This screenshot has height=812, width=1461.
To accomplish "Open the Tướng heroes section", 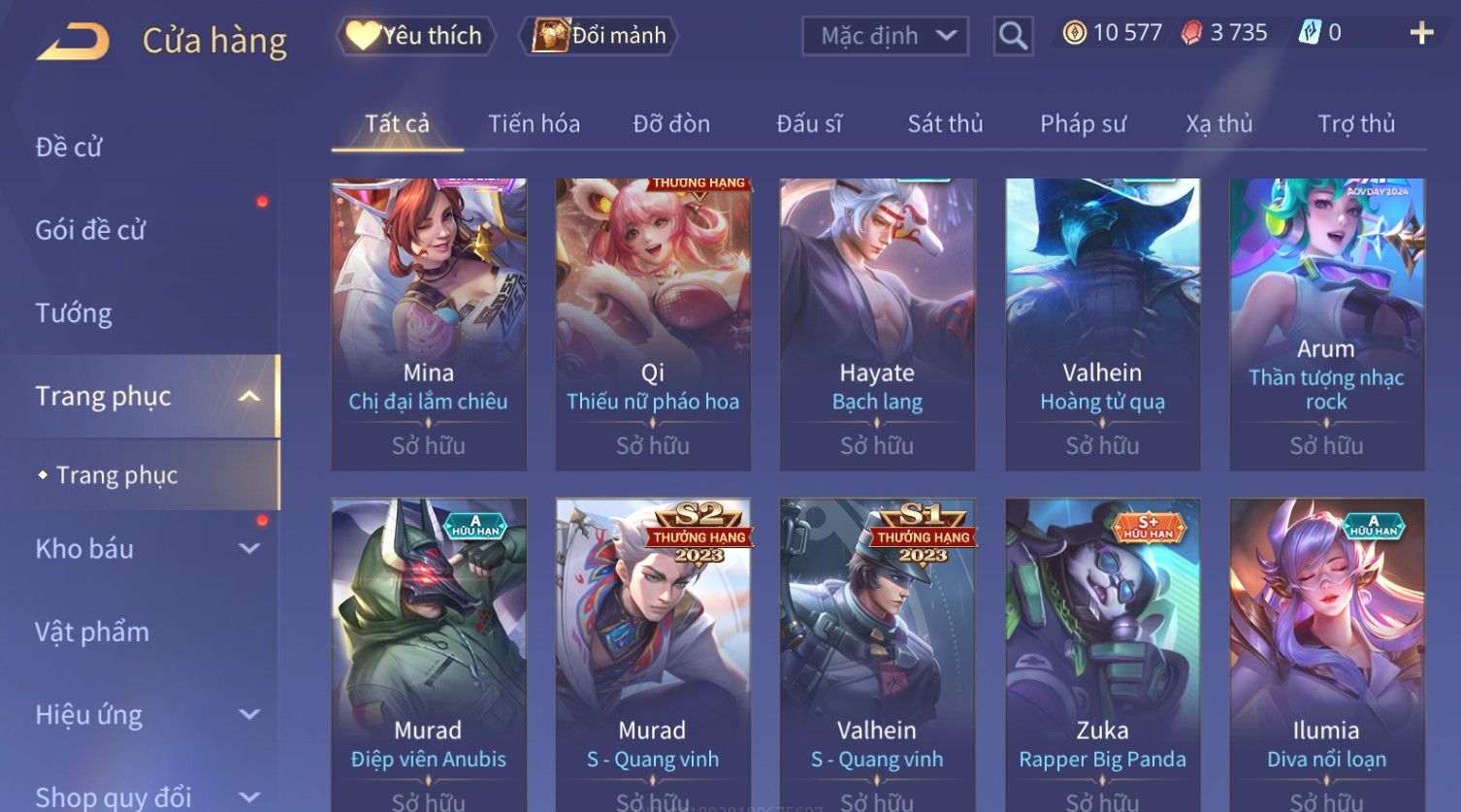I will pos(74,313).
